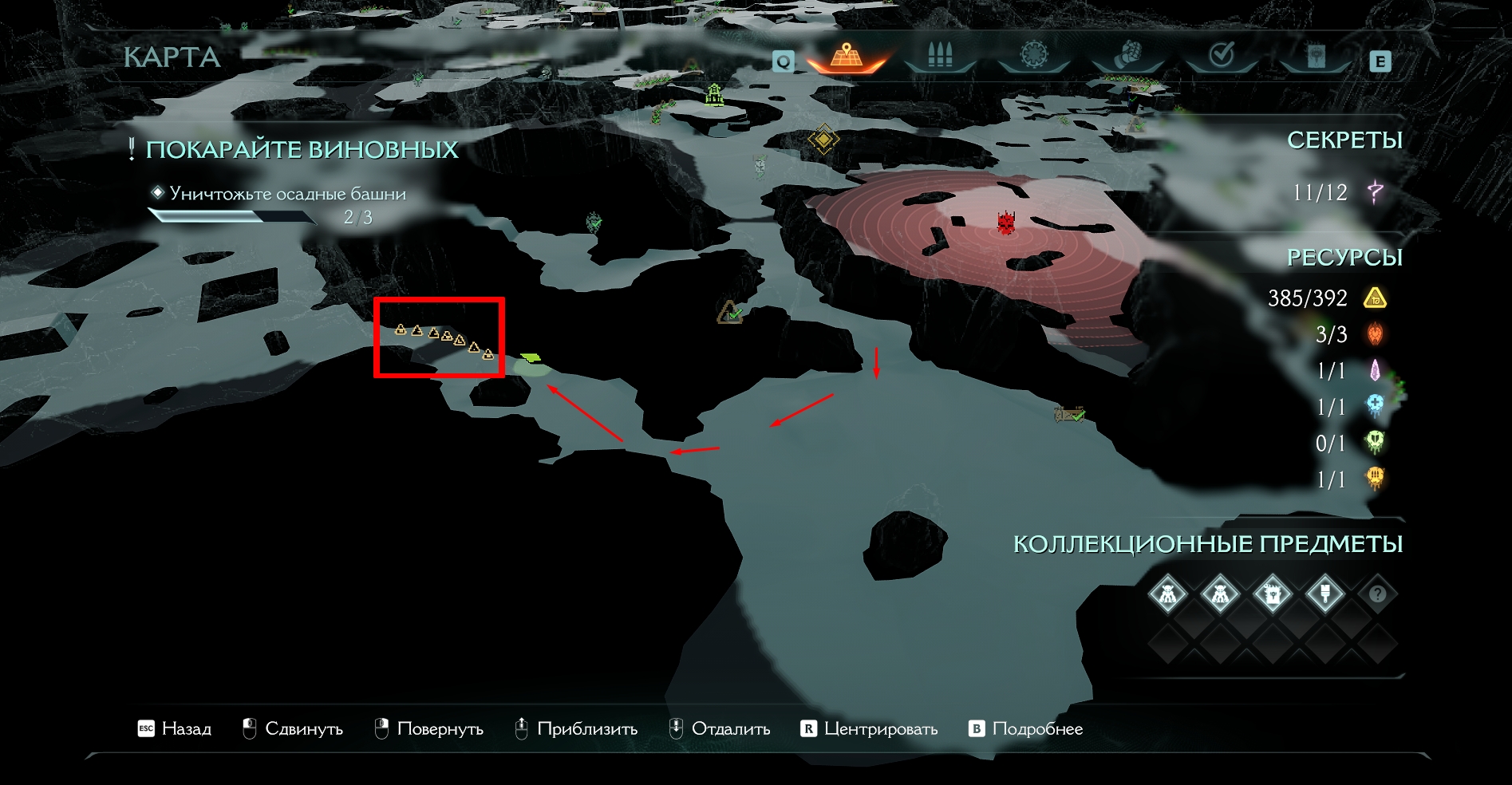Select the gold resource triangle icon
Viewport: 1512px width, 785px height.
[x=1375, y=298]
